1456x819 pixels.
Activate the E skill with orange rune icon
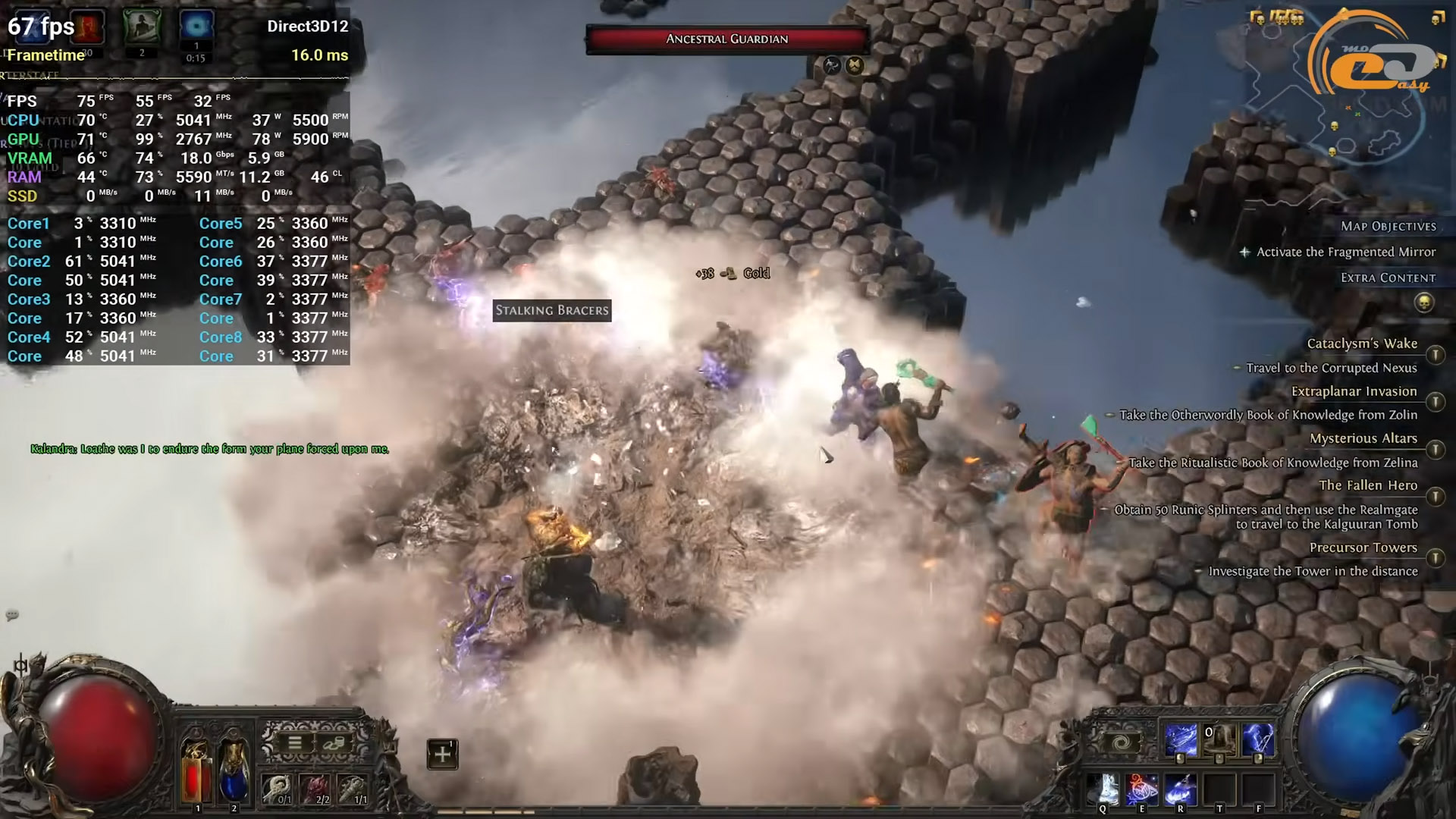(1142, 790)
